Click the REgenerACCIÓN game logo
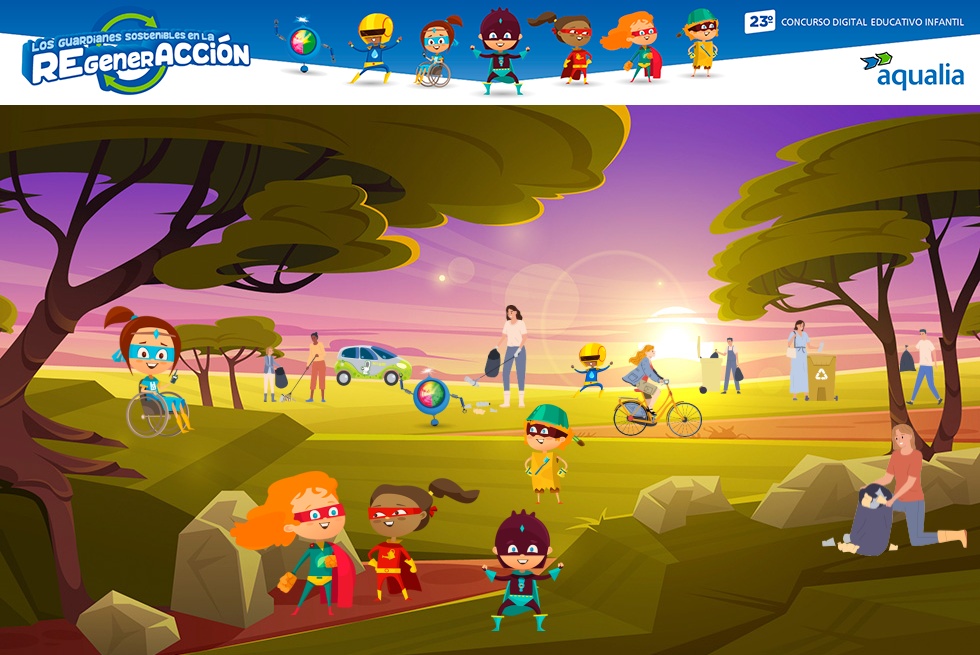 click(137, 53)
